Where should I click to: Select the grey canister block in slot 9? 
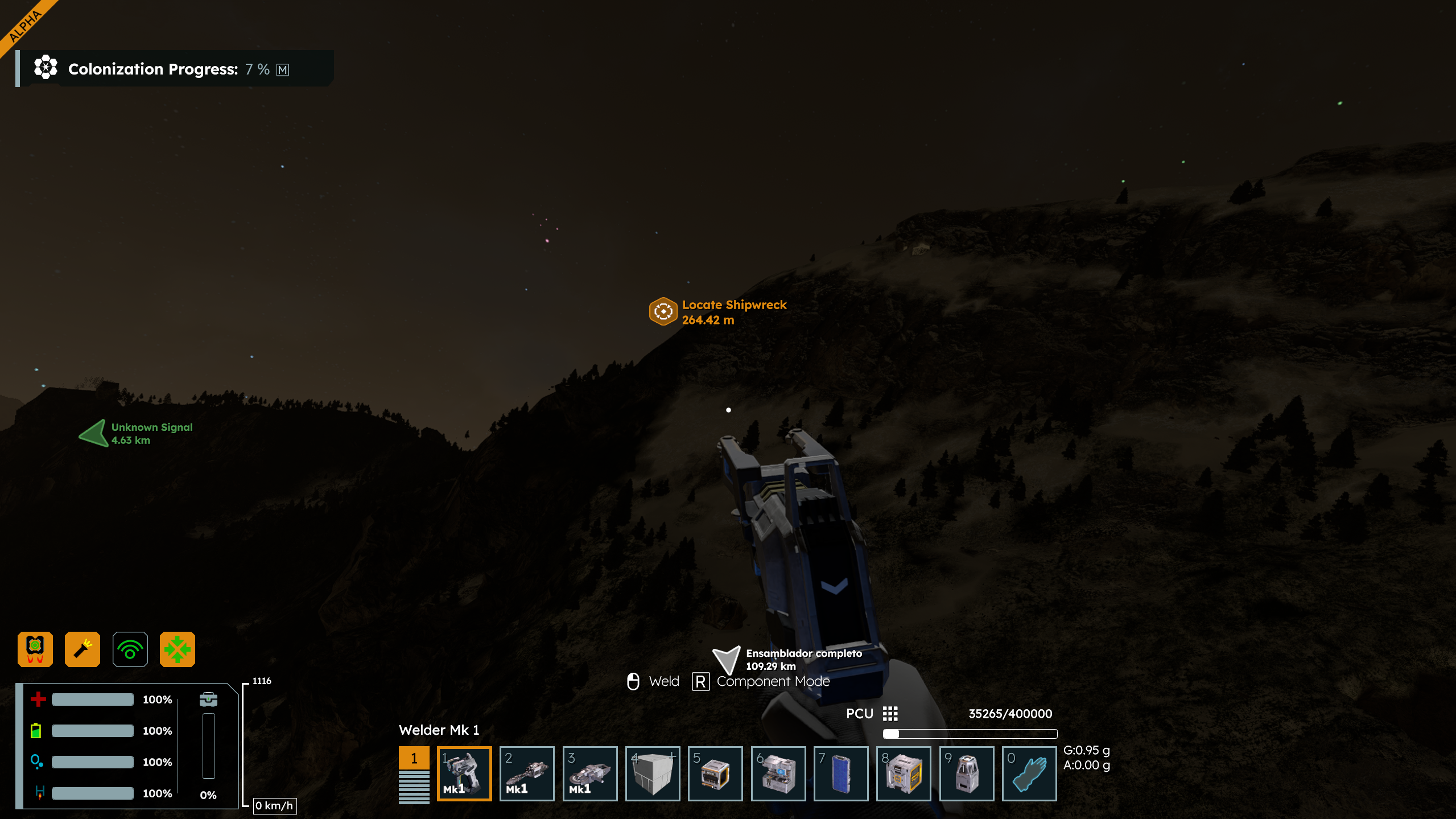coord(966,773)
